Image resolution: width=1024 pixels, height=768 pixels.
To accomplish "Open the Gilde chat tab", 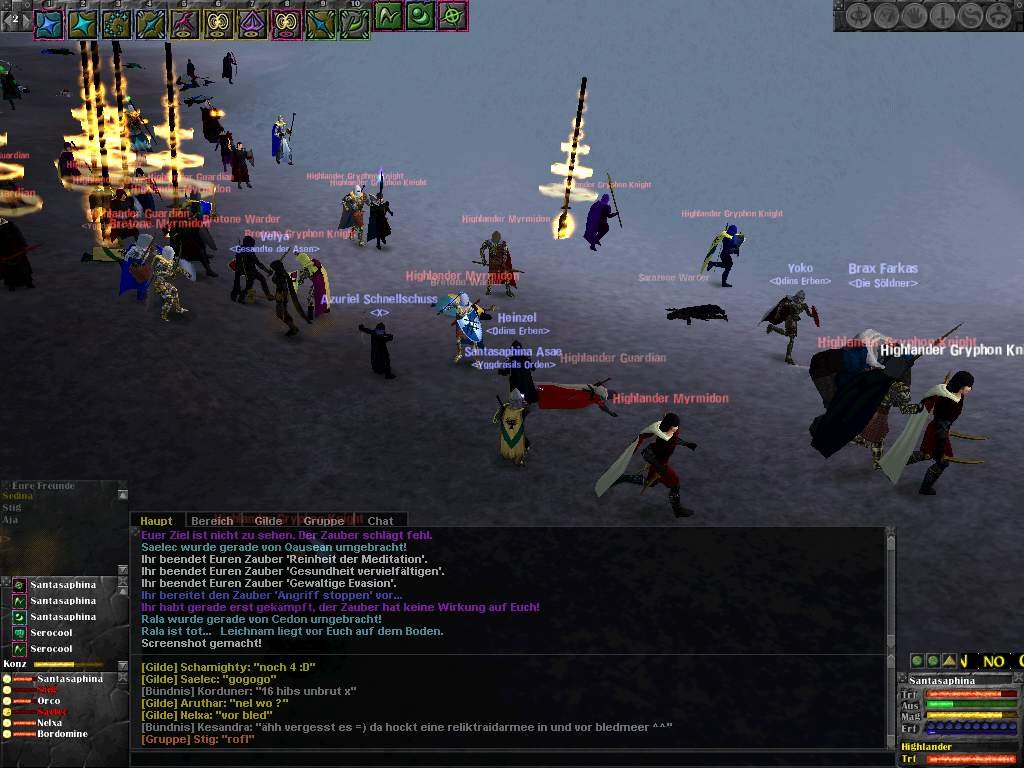I will 268,521.
